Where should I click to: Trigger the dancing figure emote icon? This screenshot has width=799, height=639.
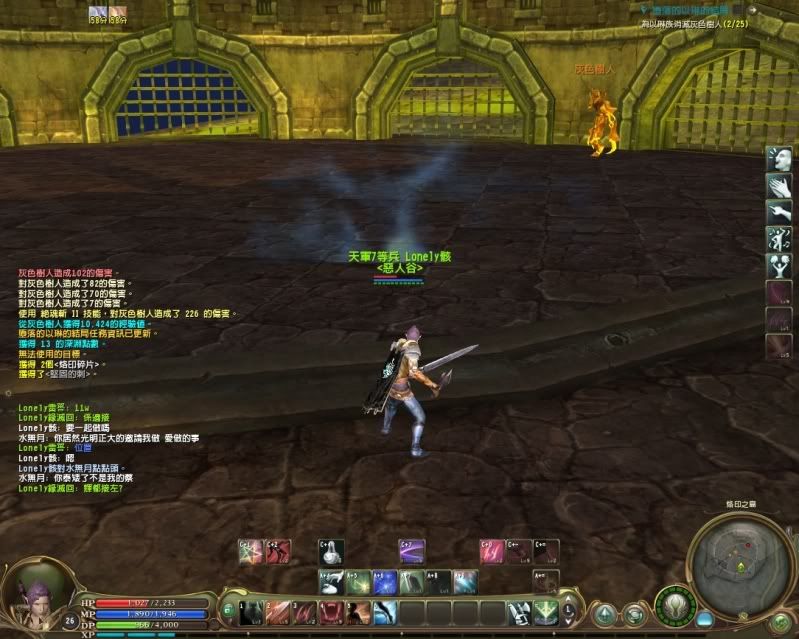point(779,240)
